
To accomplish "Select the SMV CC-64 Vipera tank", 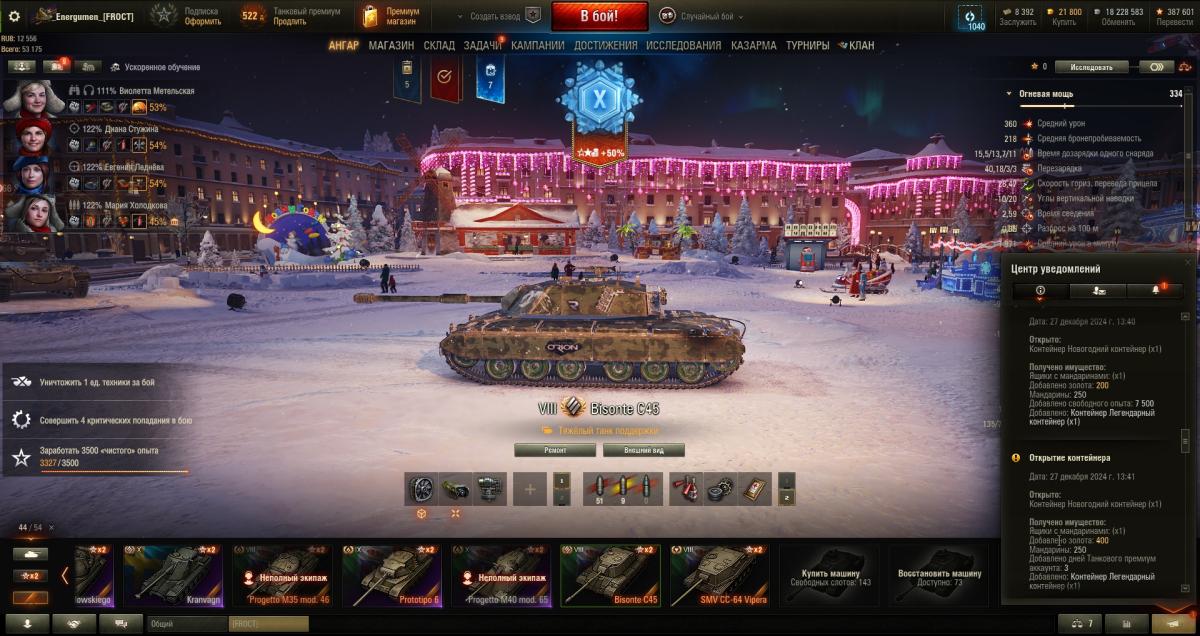I will pos(719,575).
